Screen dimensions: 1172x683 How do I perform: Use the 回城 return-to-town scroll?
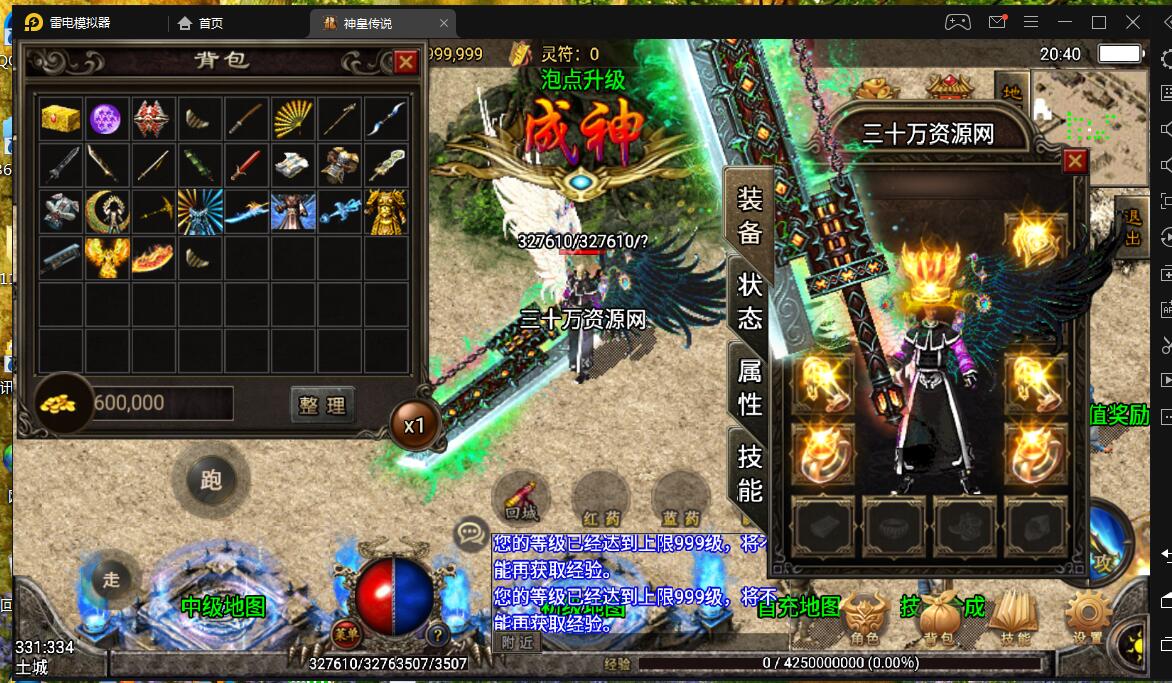pyautogui.click(x=521, y=497)
